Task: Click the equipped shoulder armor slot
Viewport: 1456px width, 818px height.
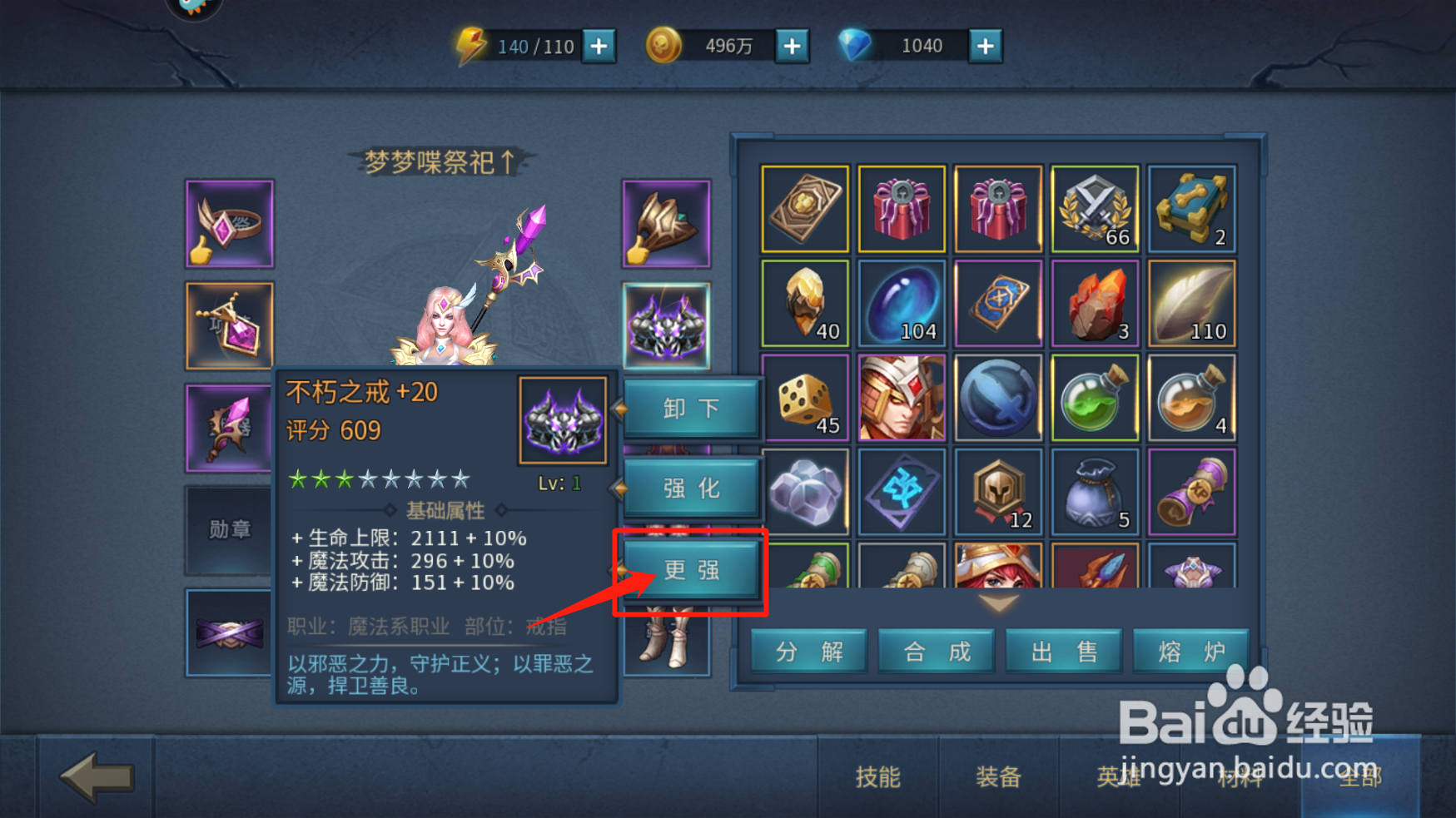Action: coord(665,223)
